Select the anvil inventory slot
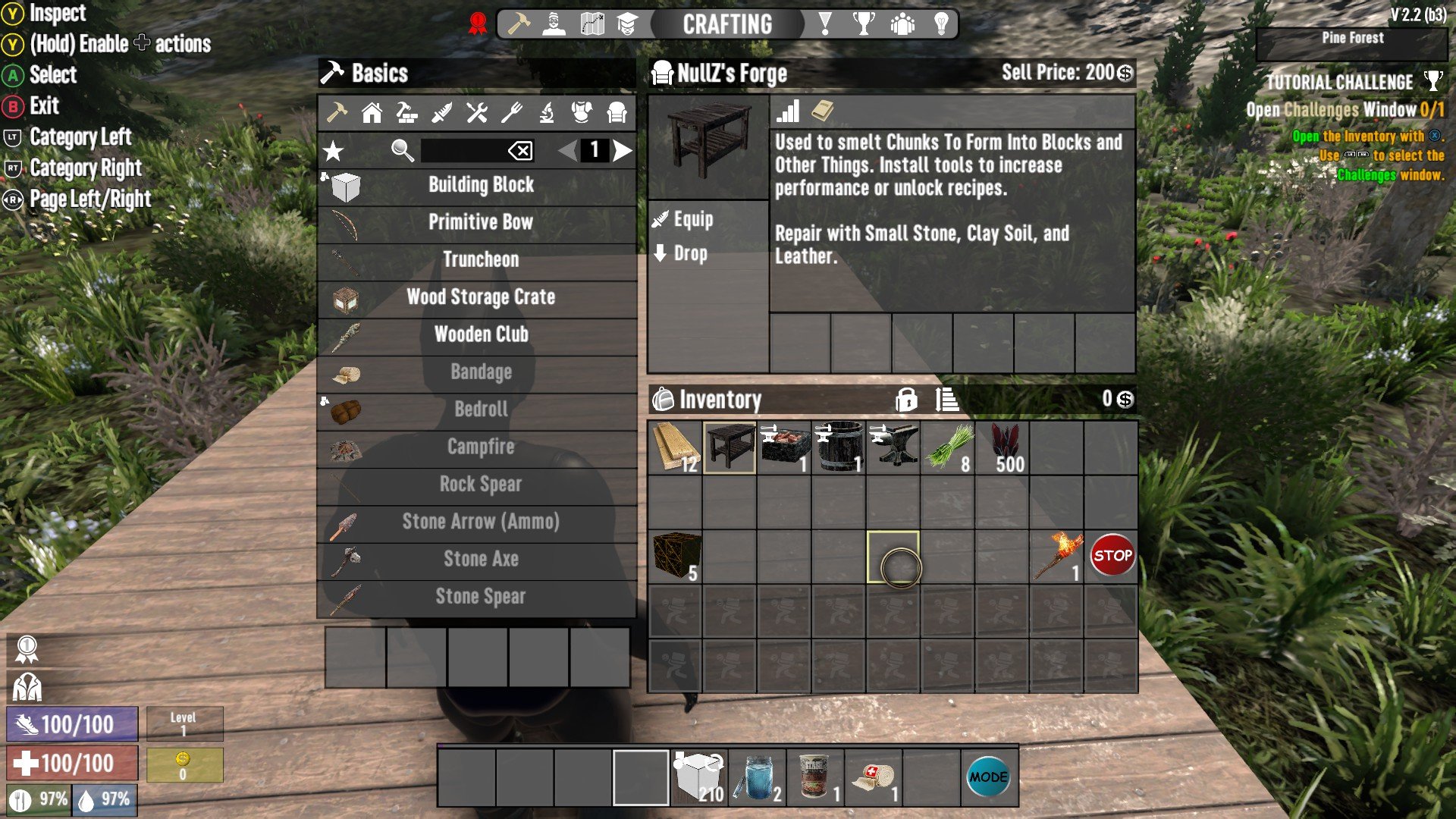Viewport: 1456px width, 819px height. click(x=893, y=448)
